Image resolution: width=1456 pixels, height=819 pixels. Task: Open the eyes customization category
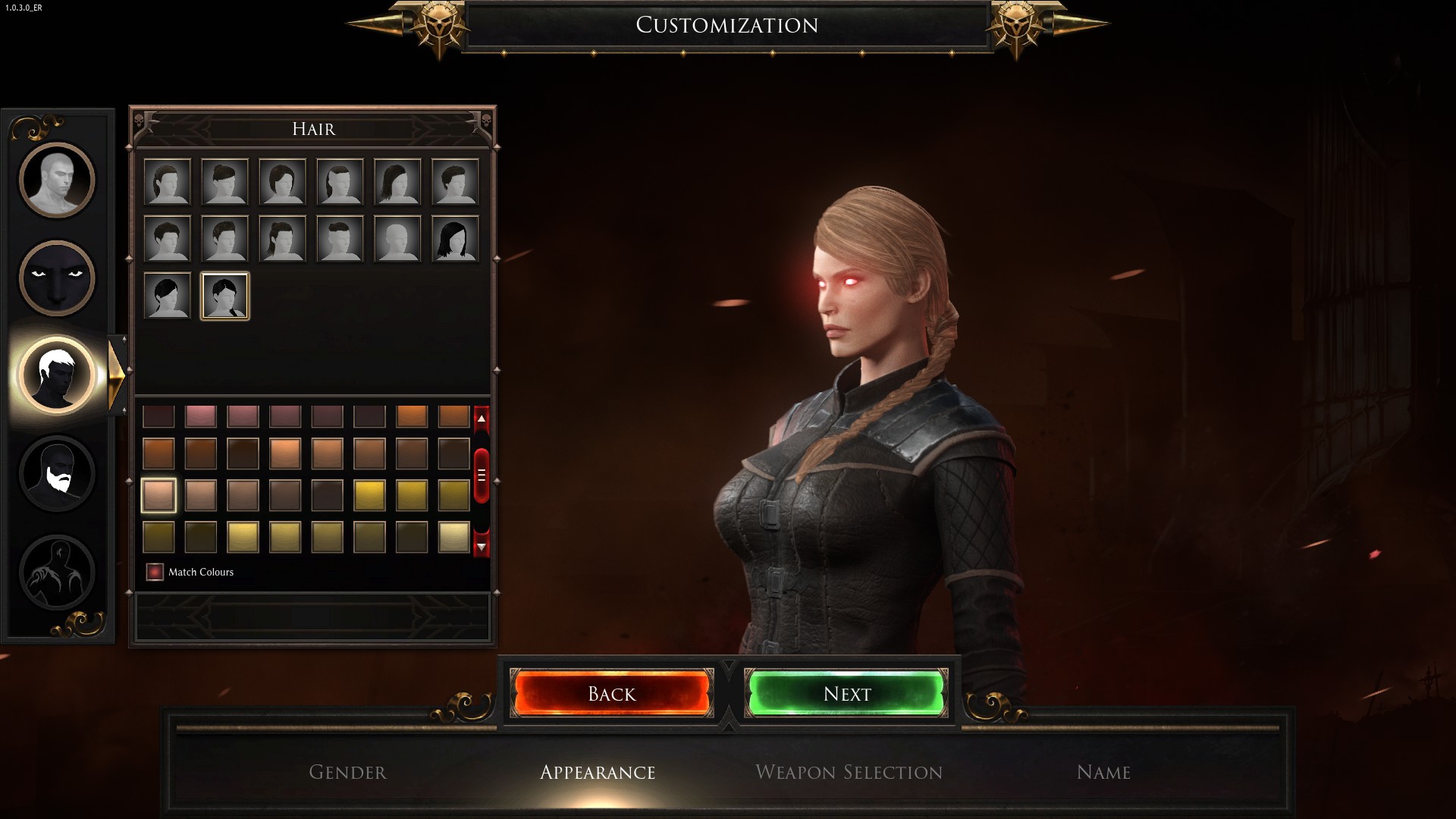[x=57, y=278]
